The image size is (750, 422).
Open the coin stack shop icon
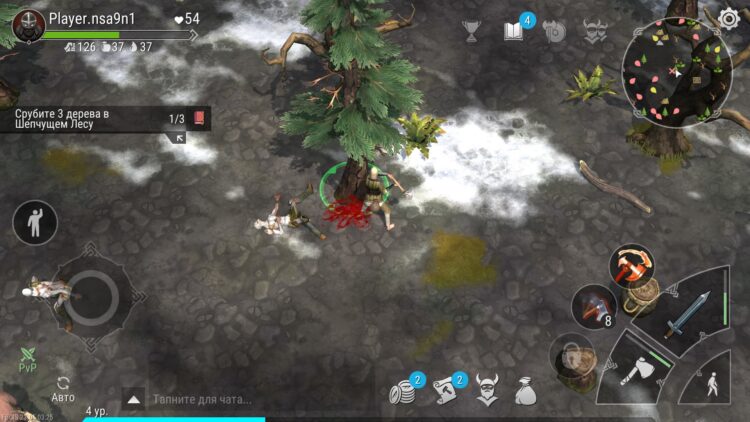(404, 392)
